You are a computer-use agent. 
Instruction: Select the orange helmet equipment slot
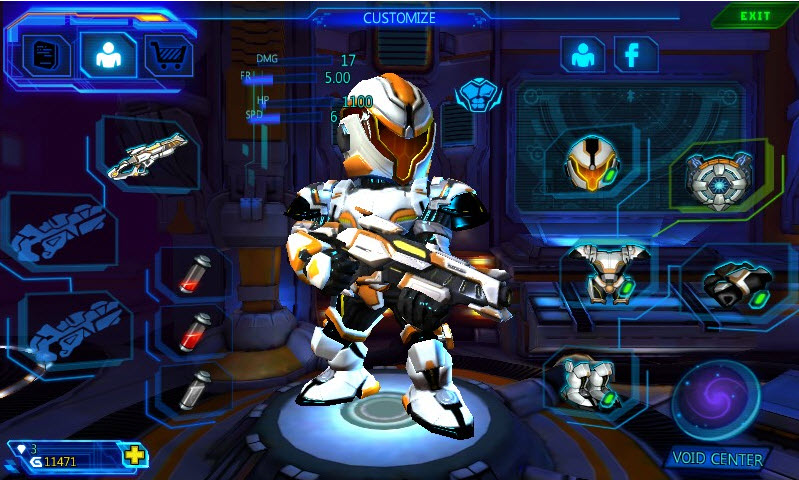pos(588,162)
